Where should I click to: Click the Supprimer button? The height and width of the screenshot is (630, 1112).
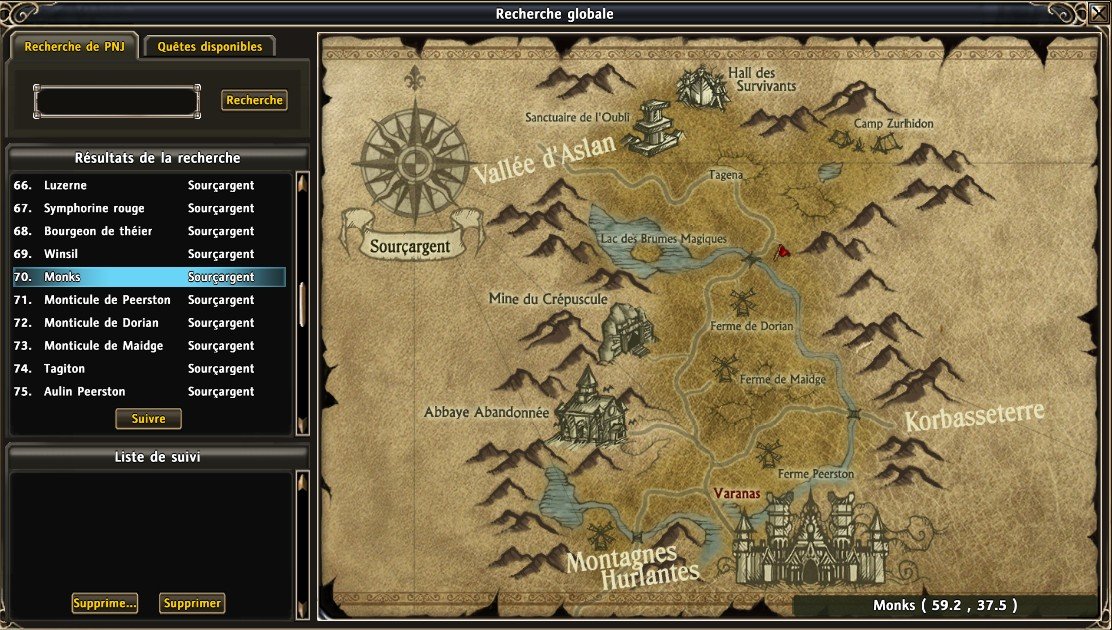coord(192,603)
